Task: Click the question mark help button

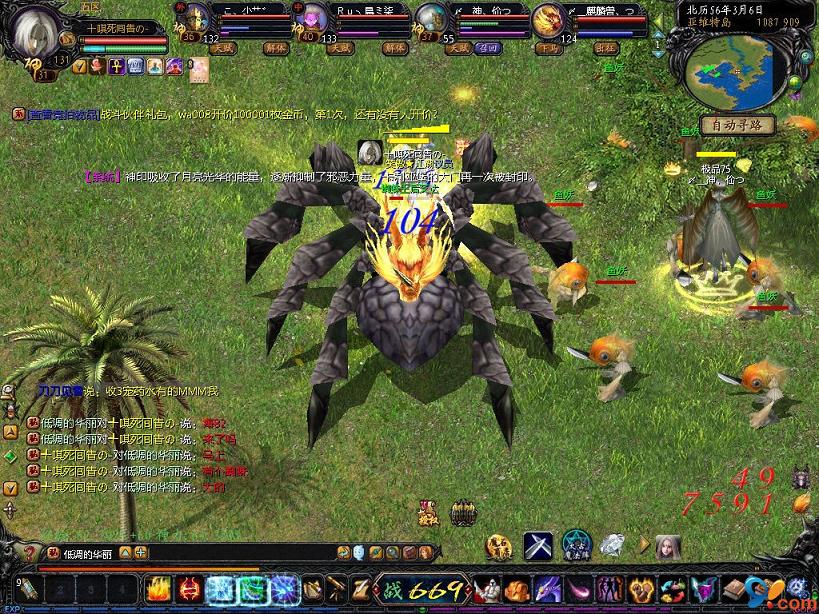Action: (29, 553)
